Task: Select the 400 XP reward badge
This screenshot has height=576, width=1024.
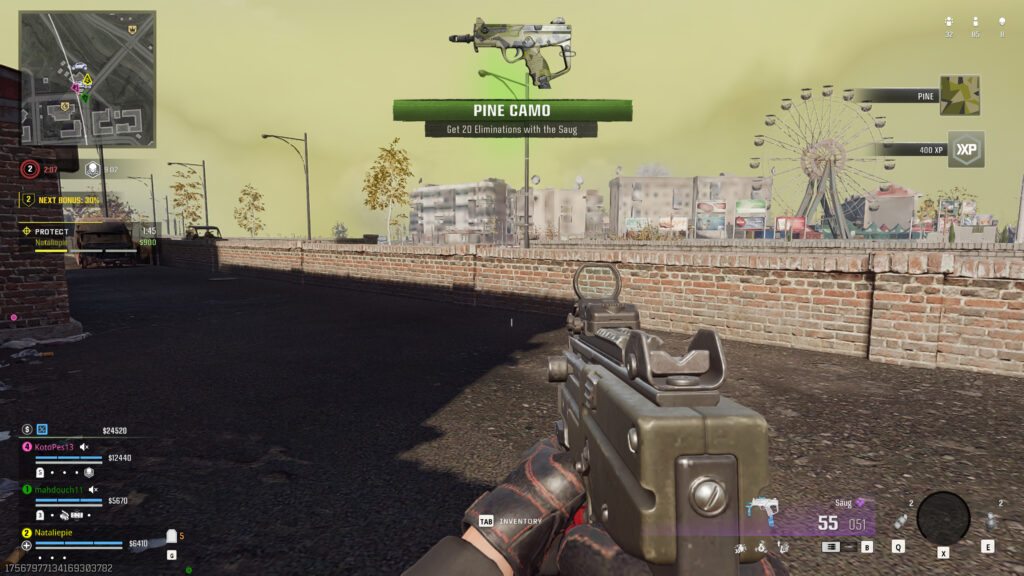Action: 965,149
